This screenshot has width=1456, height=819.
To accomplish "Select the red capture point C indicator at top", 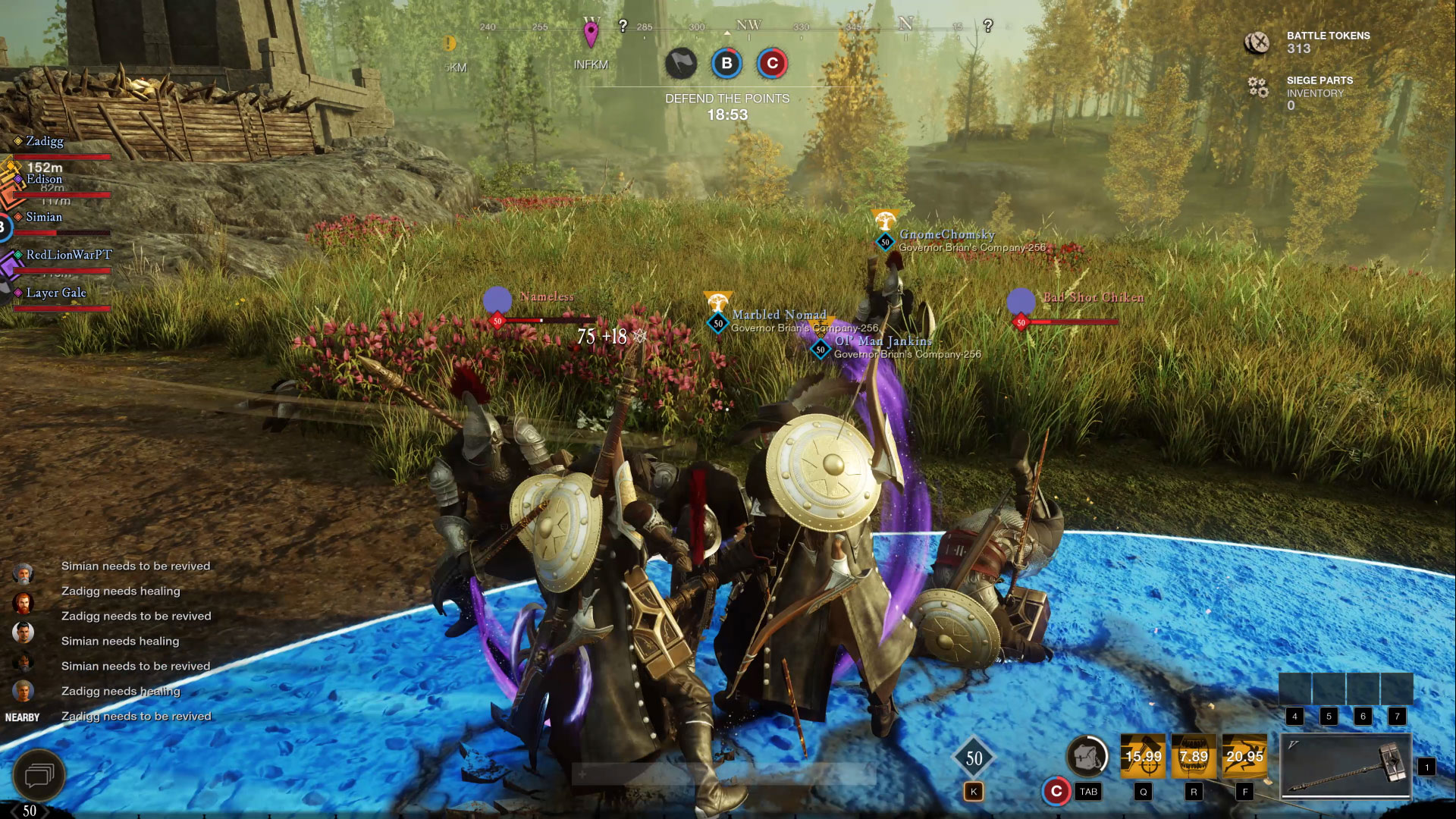I will point(772,64).
